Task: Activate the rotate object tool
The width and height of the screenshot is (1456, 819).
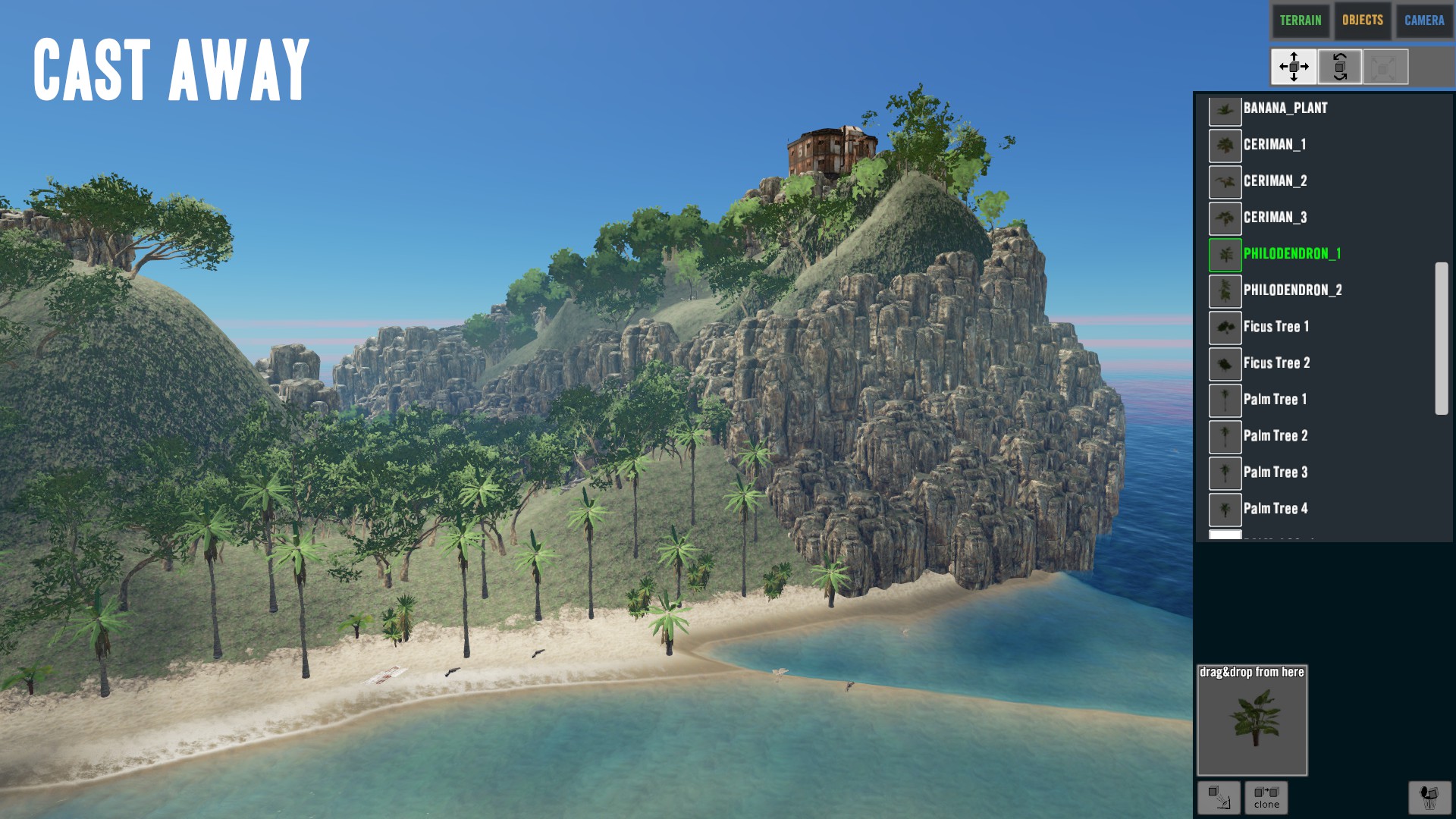Action: [1340, 67]
